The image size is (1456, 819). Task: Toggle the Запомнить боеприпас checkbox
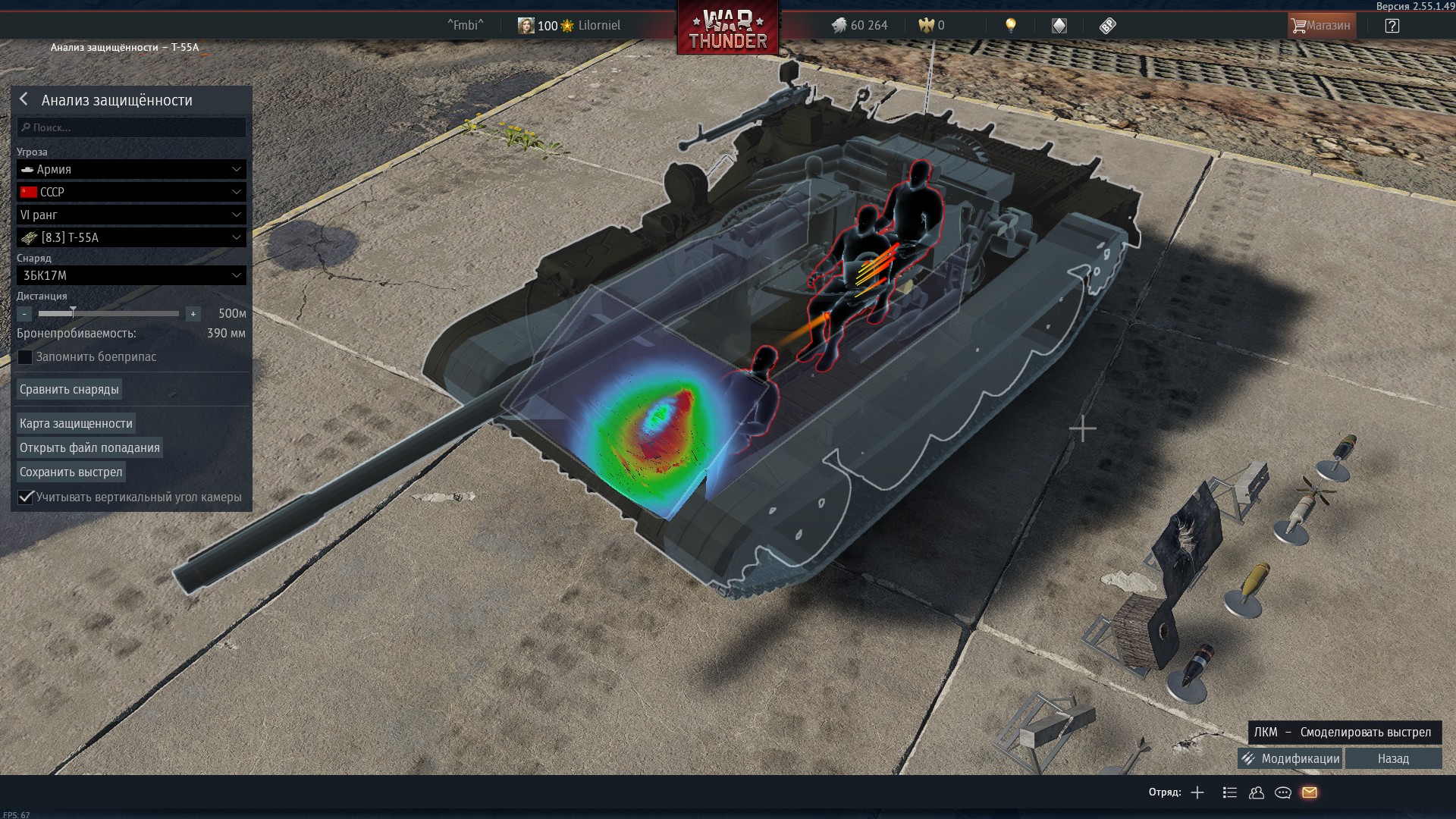[26, 357]
